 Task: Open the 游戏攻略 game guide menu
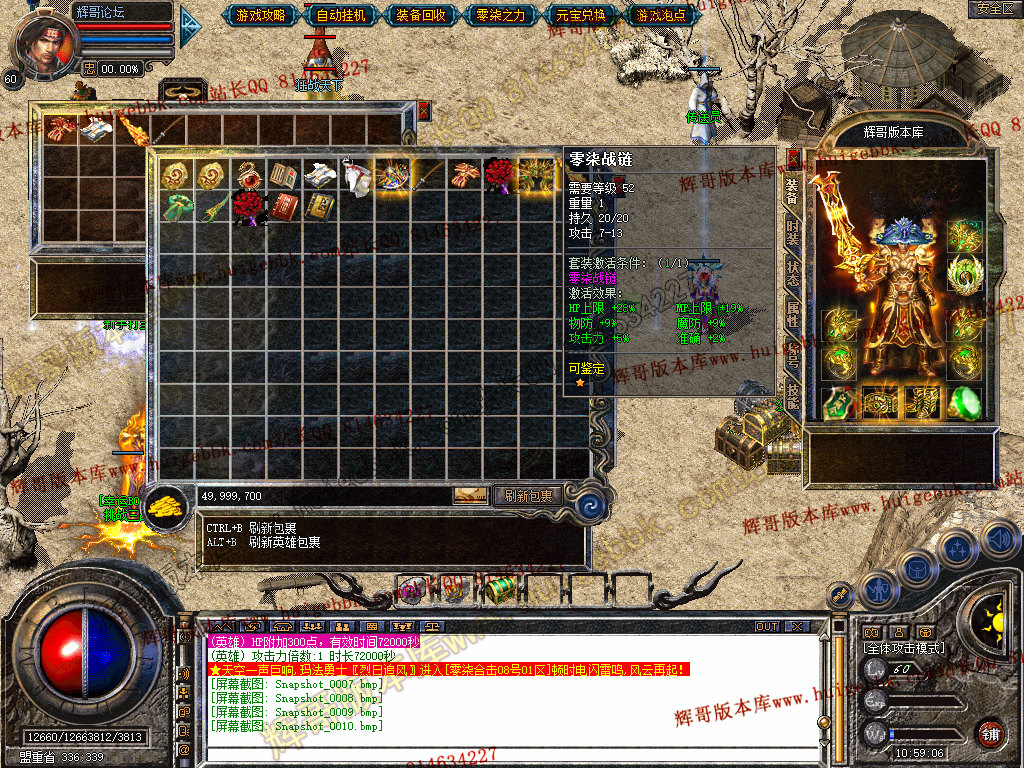(261, 15)
